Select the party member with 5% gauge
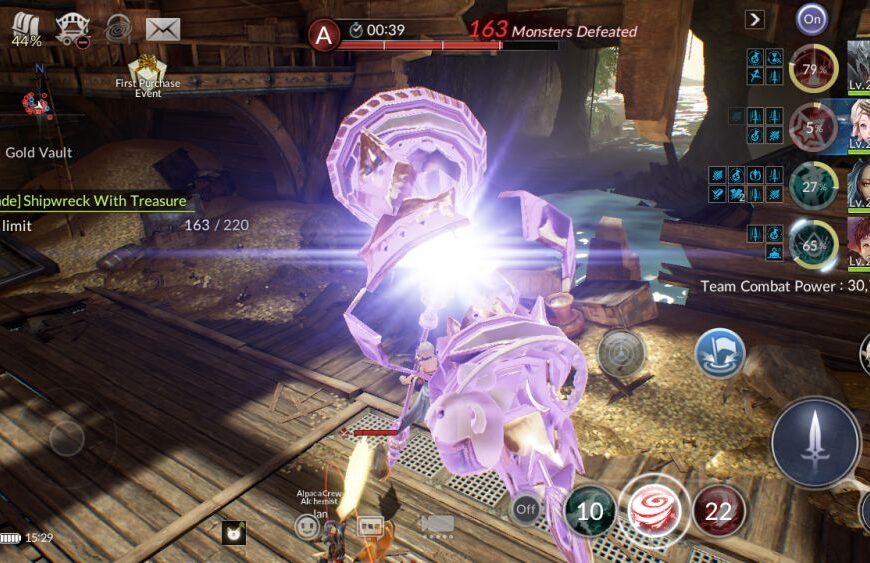The width and height of the screenshot is (870, 563). click(x=812, y=128)
